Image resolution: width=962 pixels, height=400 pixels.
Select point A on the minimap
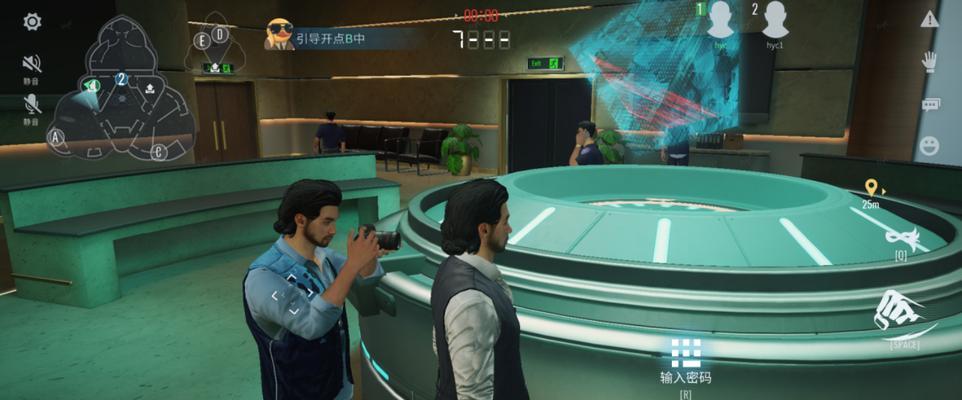tap(56, 136)
